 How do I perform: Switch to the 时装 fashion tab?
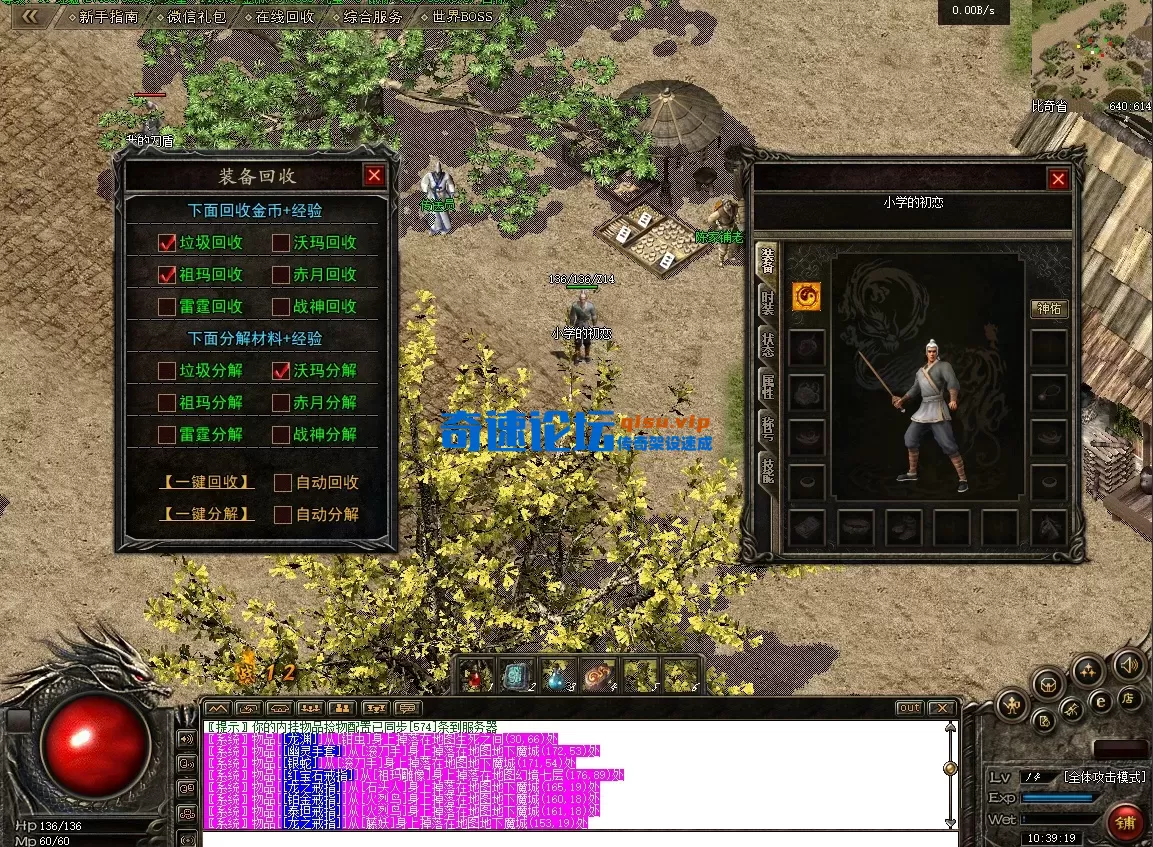pos(767,302)
